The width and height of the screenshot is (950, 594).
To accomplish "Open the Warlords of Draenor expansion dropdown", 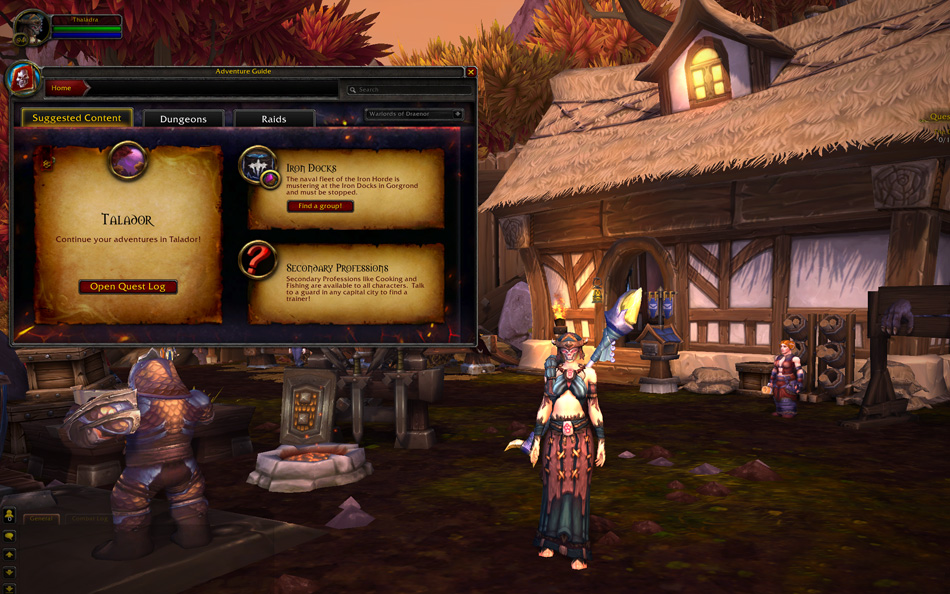I will coord(414,114).
